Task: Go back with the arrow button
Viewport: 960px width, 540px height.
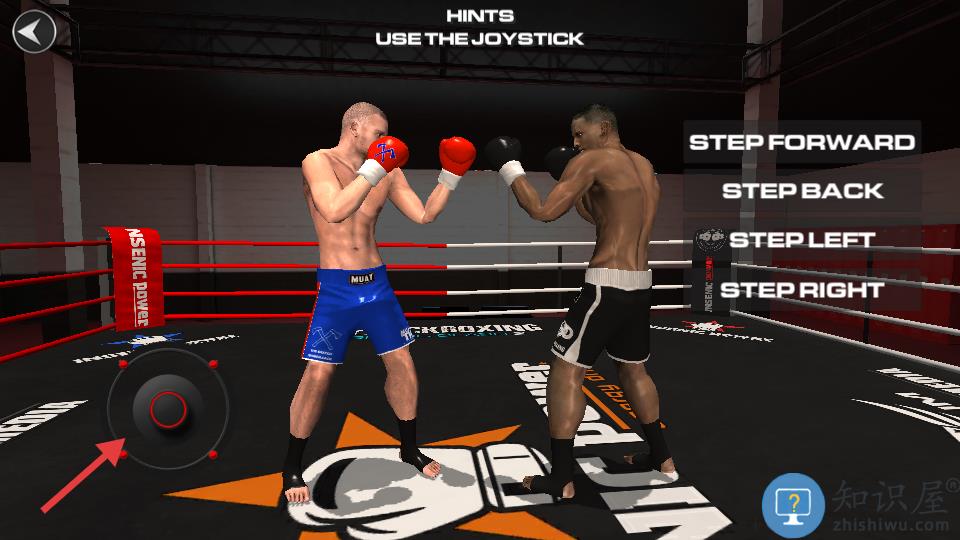Action: (x=34, y=32)
